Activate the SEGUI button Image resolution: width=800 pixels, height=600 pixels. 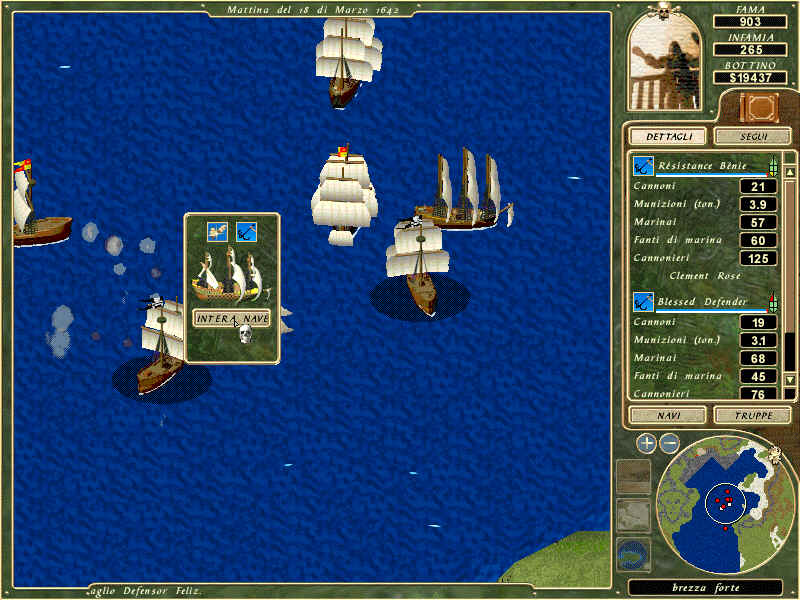coord(752,136)
